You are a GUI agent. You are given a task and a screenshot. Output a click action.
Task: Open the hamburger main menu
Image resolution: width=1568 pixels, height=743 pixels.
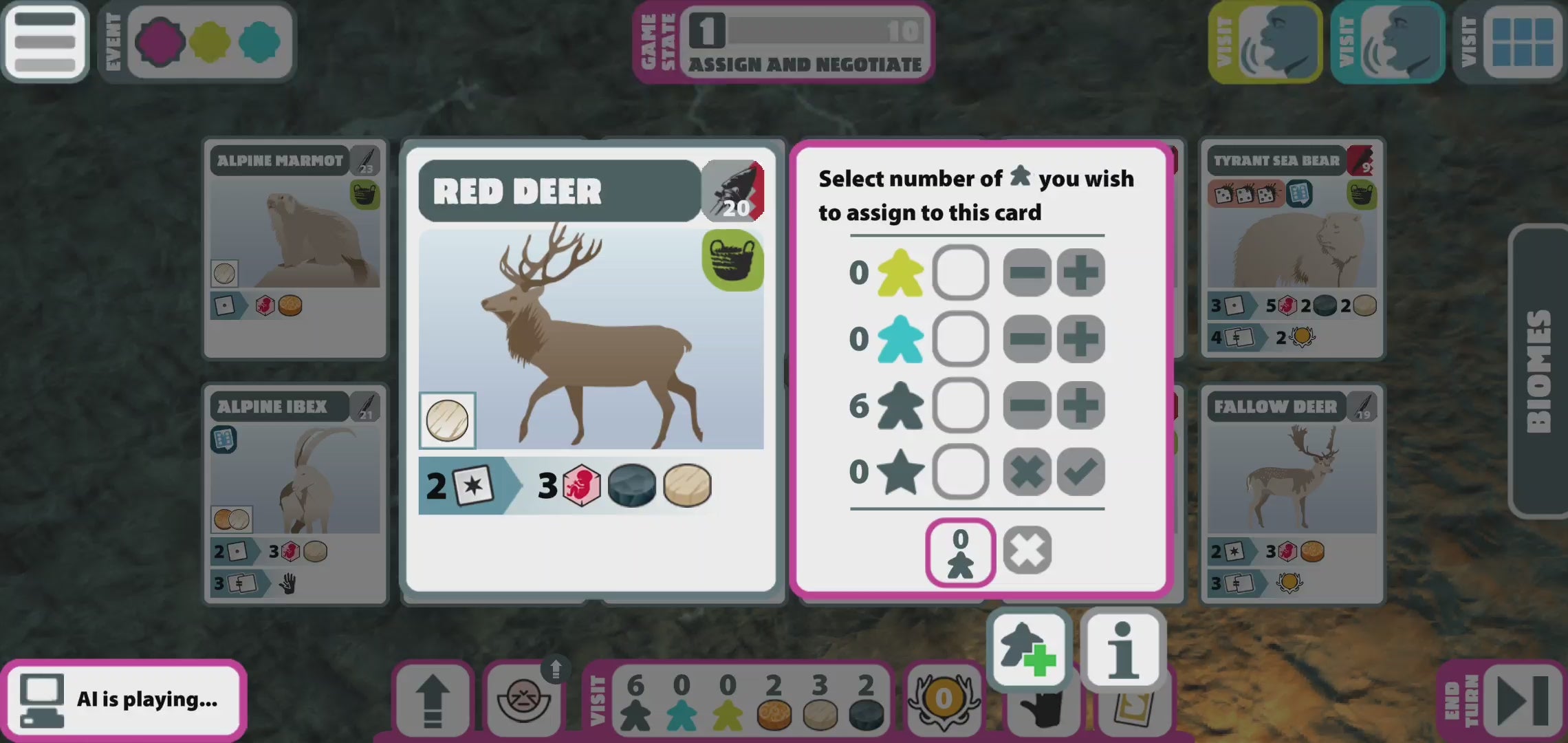45,41
